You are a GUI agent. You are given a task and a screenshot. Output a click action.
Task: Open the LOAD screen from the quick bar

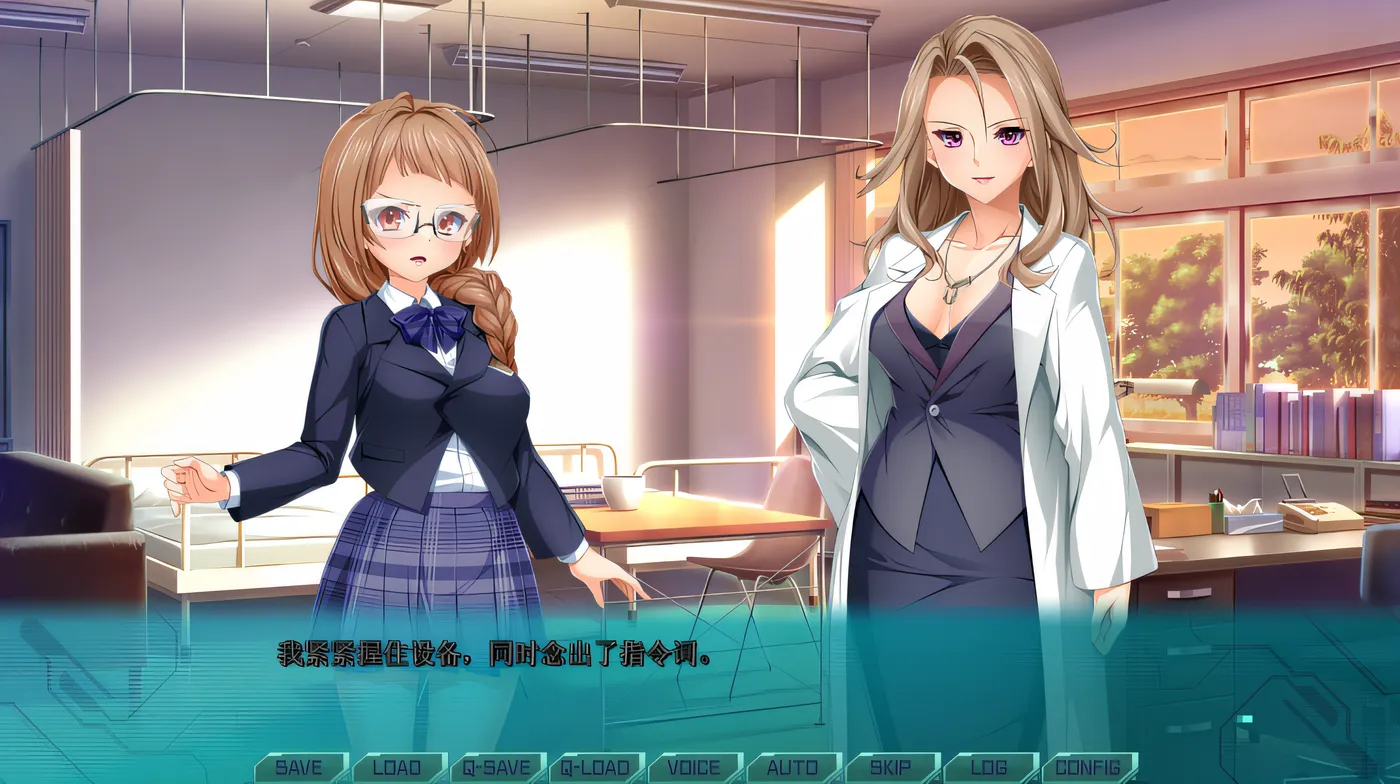pyautogui.click(x=396, y=768)
